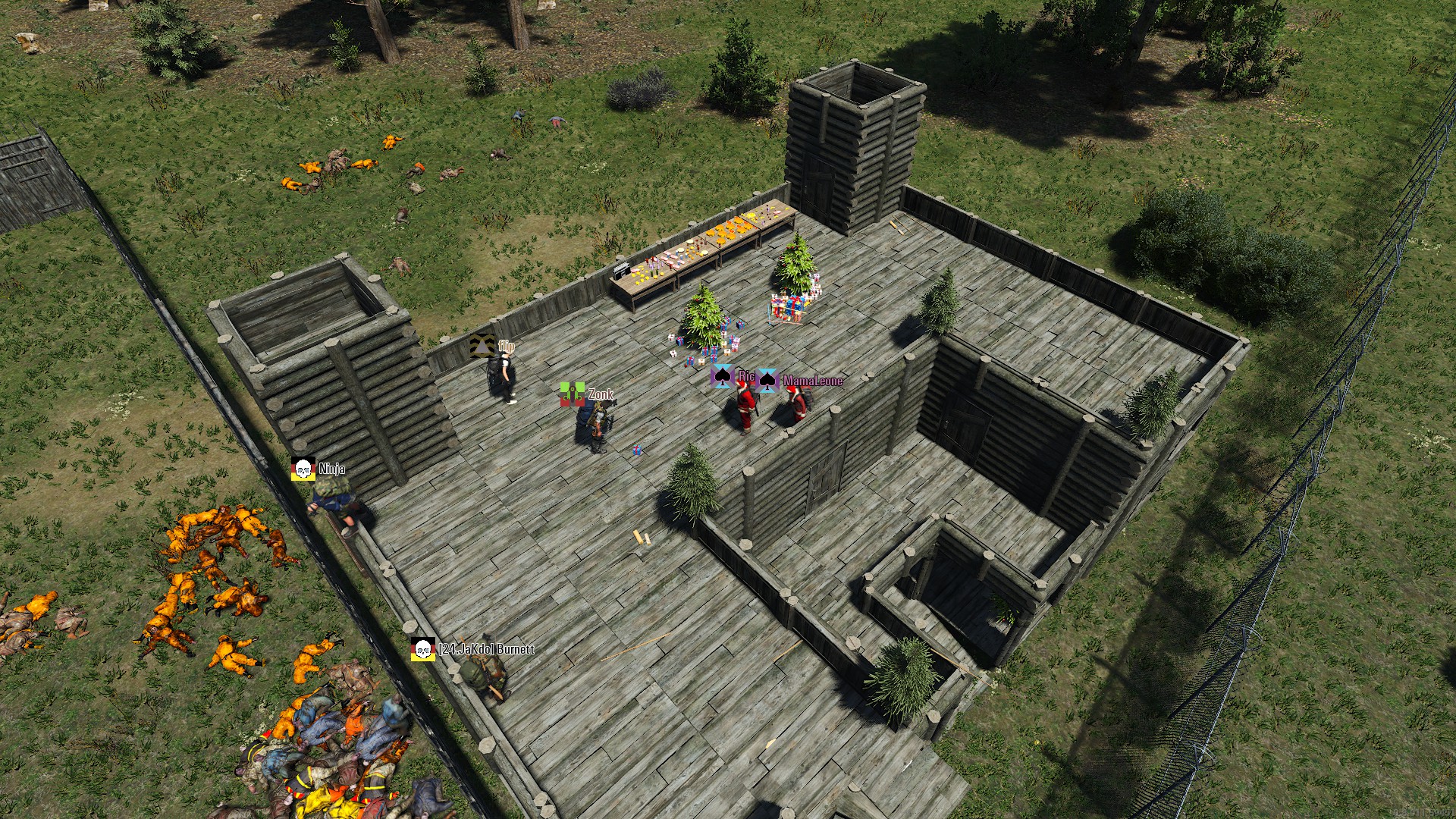Click the Zonk player name tag

601,394
